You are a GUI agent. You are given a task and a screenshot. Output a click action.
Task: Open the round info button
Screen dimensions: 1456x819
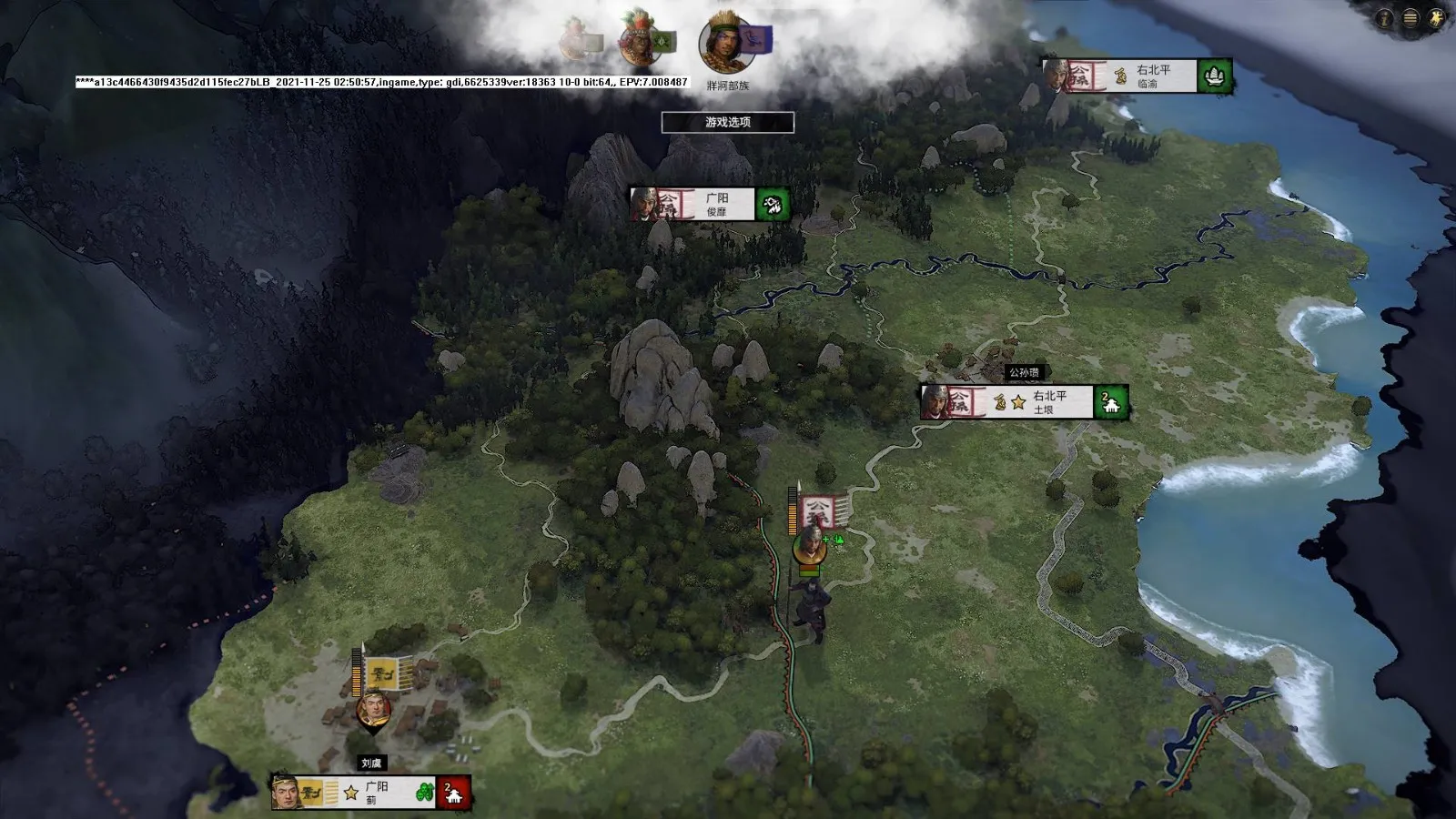(x=1385, y=18)
